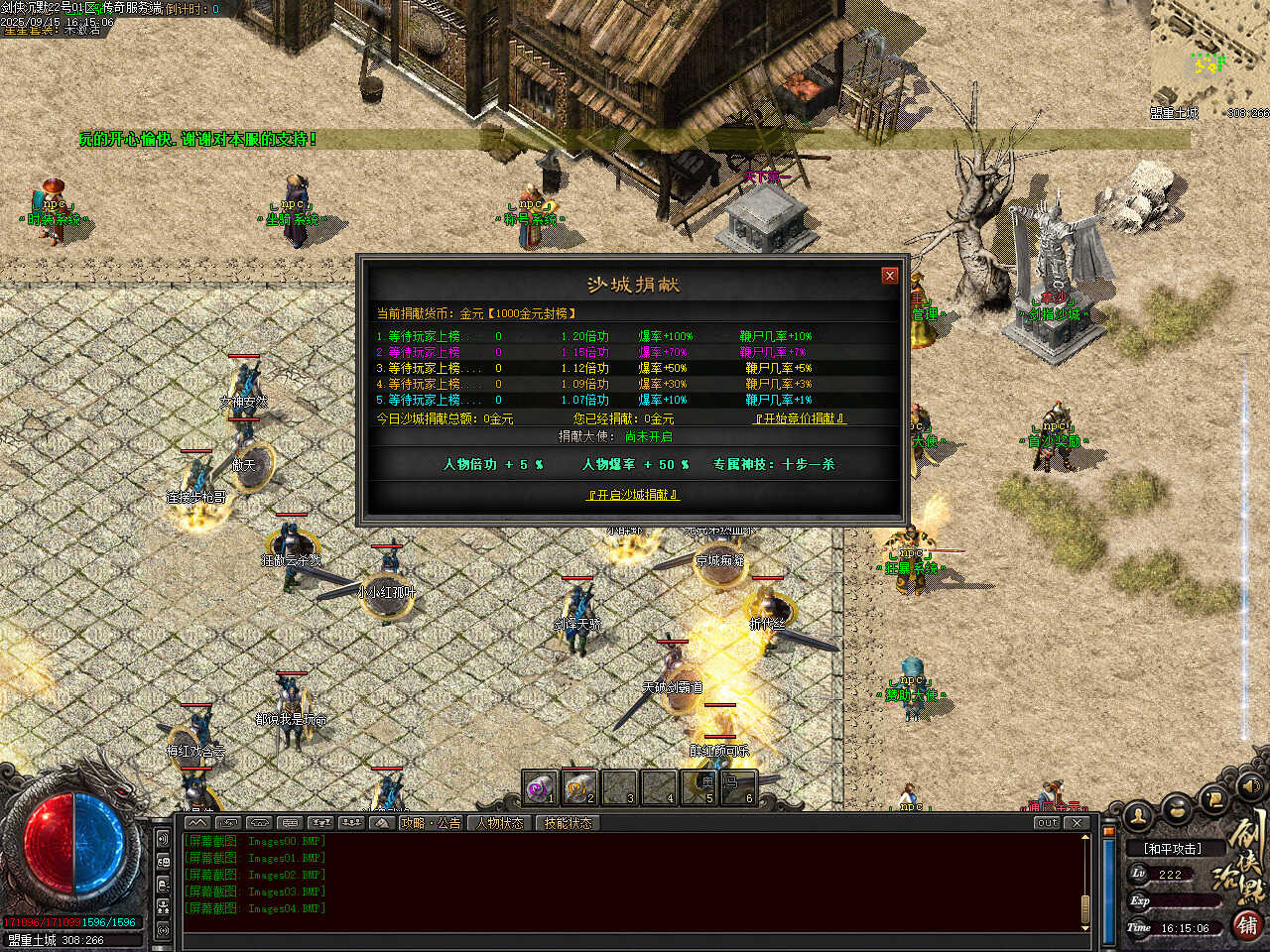Viewport: 1270px width, 952px height.
Task: Open the character portrait icon
Action: [x=1139, y=816]
